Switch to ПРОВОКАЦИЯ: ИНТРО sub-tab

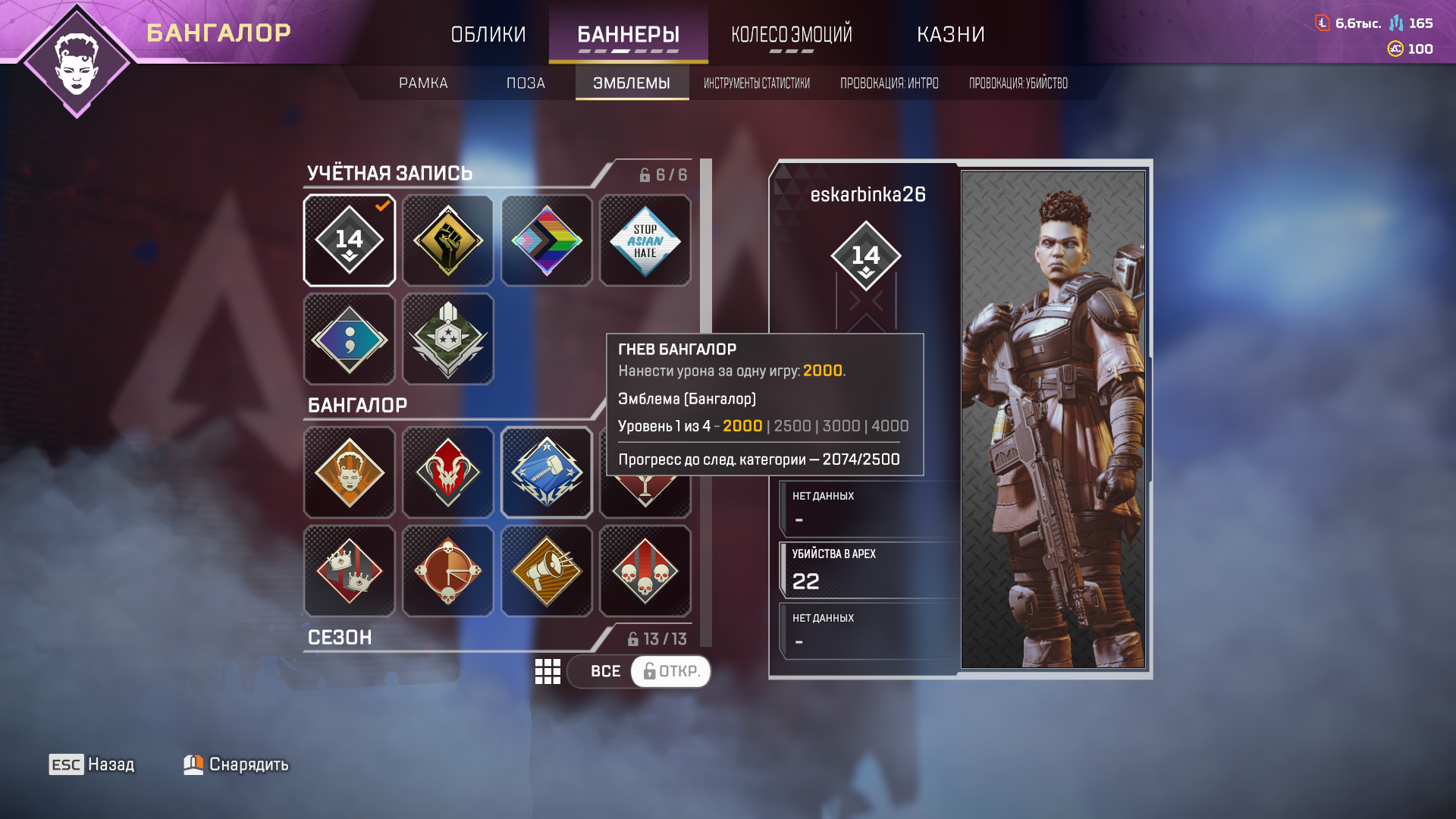[x=889, y=83]
